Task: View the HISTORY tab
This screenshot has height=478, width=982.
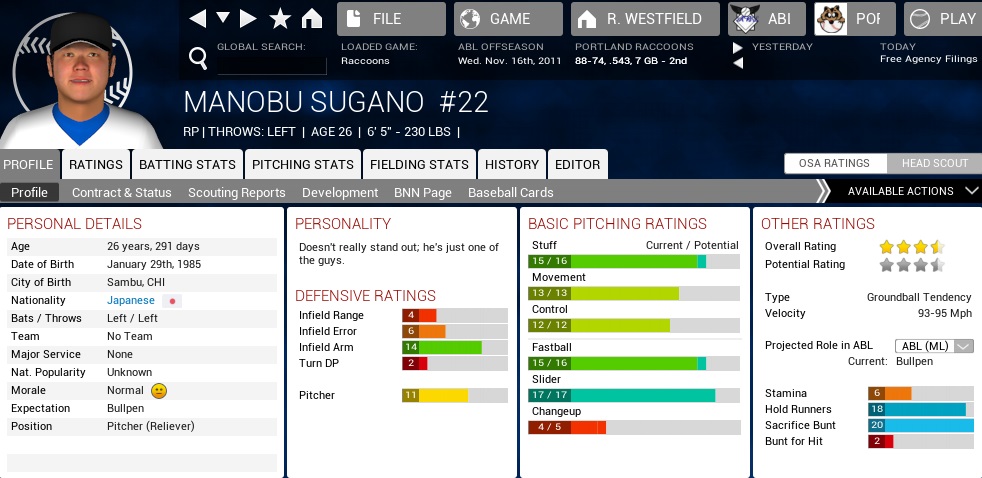Action: (x=511, y=165)
